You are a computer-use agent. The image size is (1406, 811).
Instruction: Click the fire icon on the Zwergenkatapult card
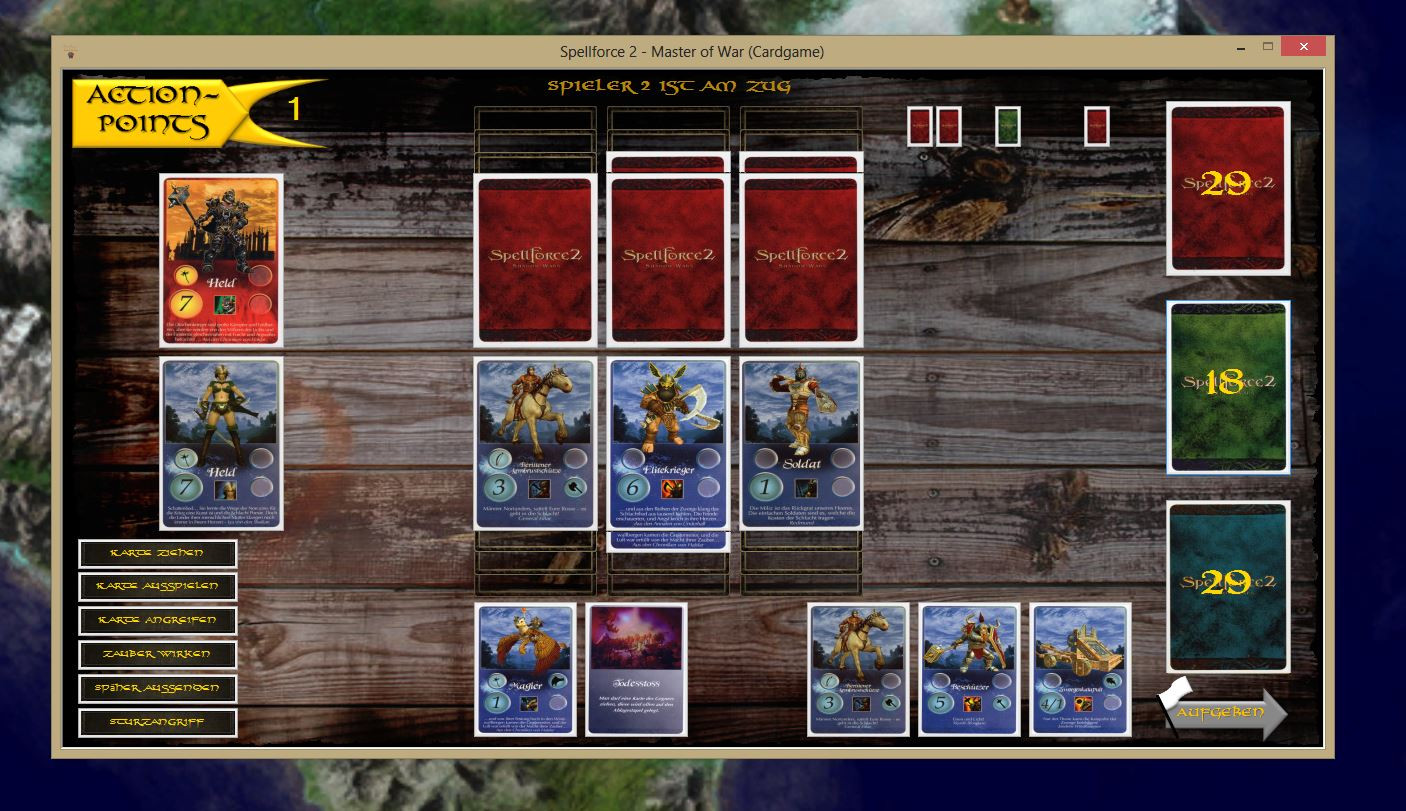point(1082,704)
